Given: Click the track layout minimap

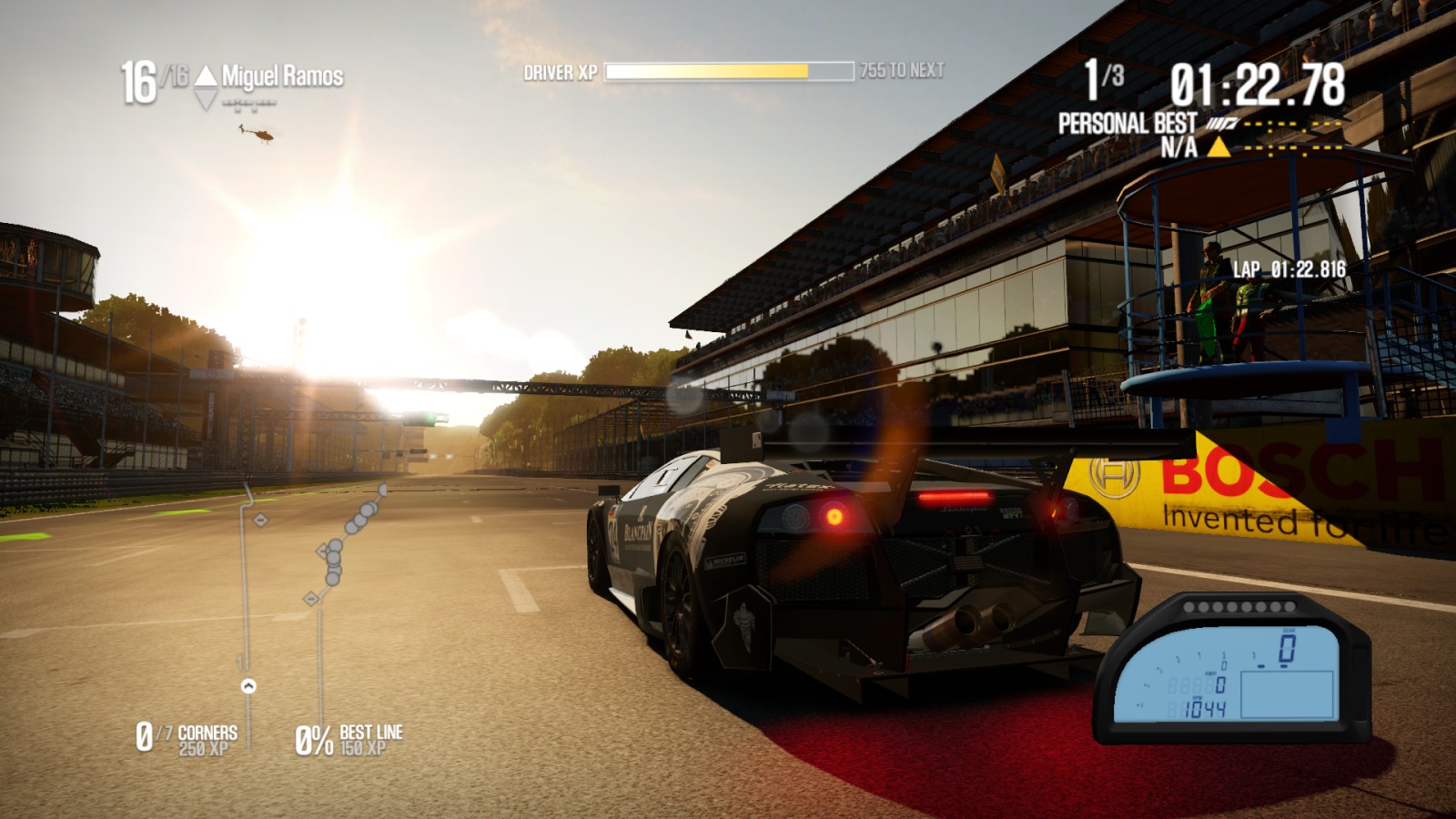Looking at the screenshot, I should pyautogui.click(x=309, y=591).
